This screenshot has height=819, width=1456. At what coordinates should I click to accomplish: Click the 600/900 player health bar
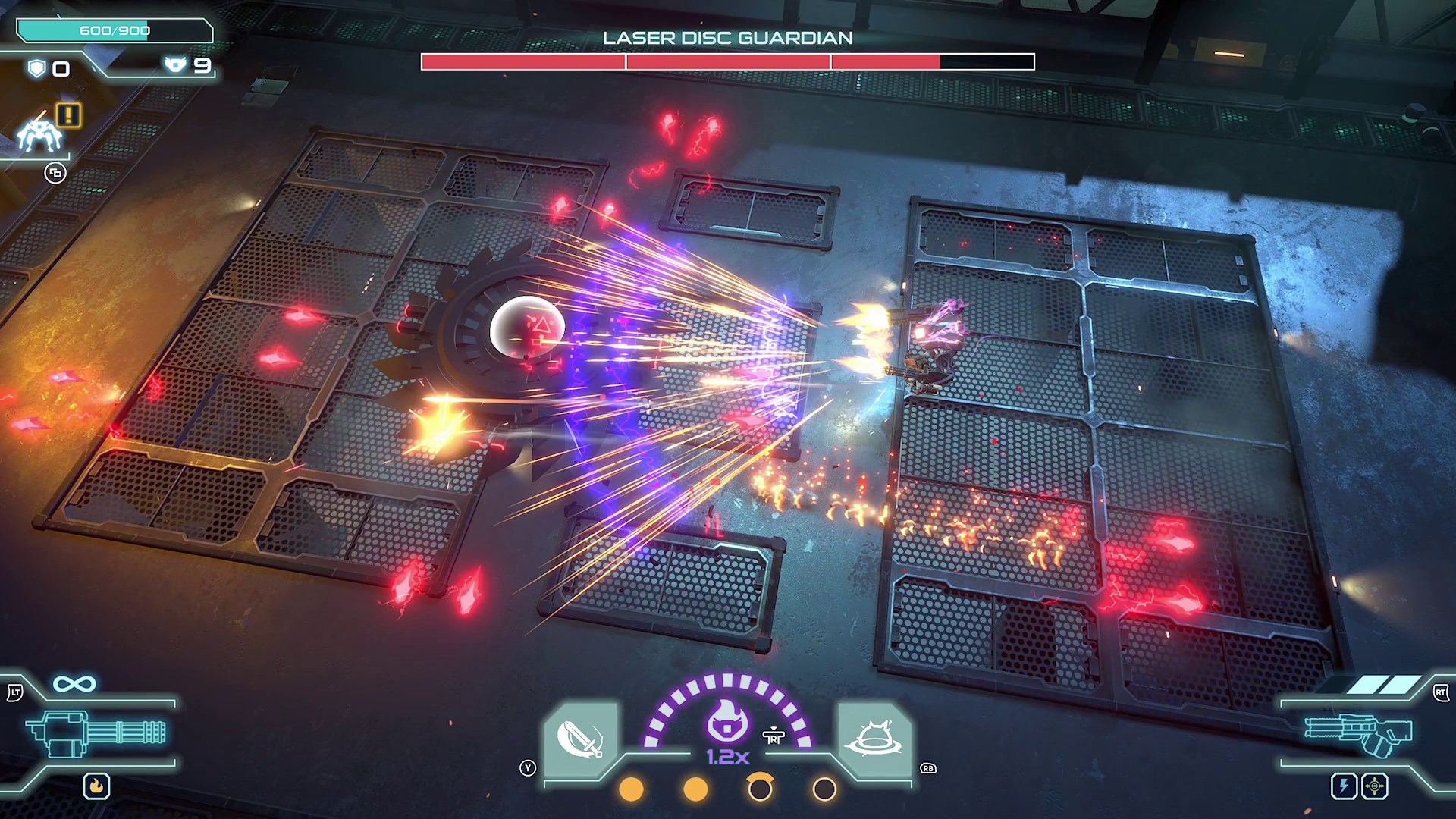click(112, 31)
